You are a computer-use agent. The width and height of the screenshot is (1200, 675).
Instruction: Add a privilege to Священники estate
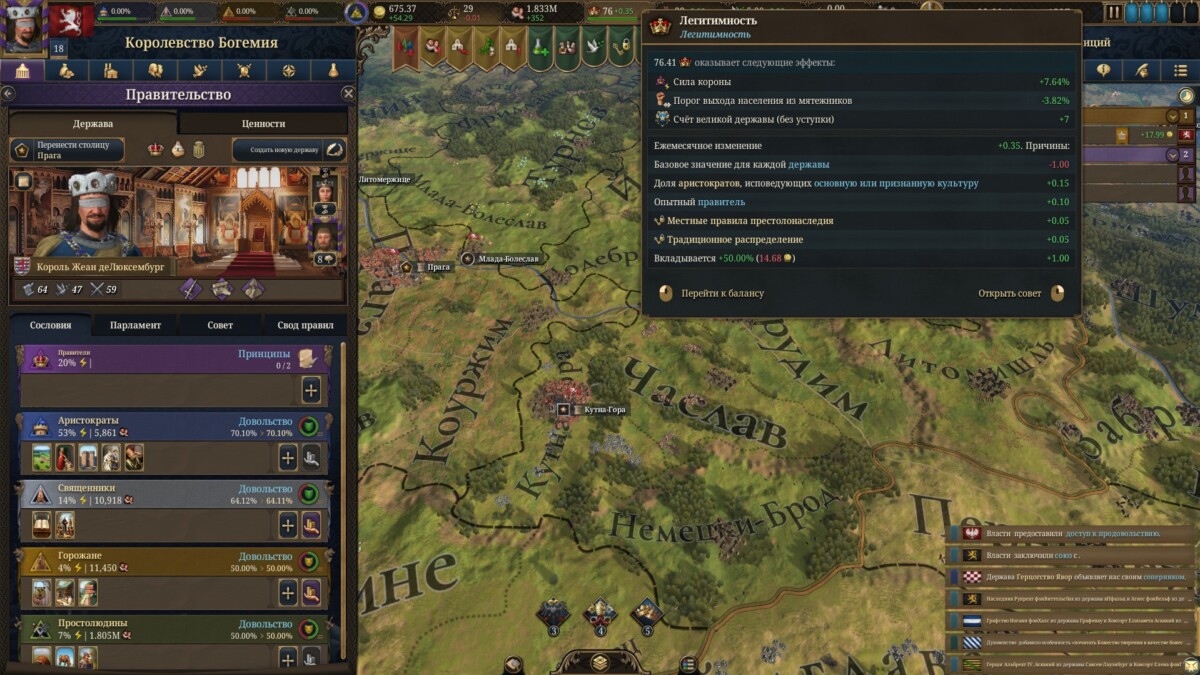(288, 525)
